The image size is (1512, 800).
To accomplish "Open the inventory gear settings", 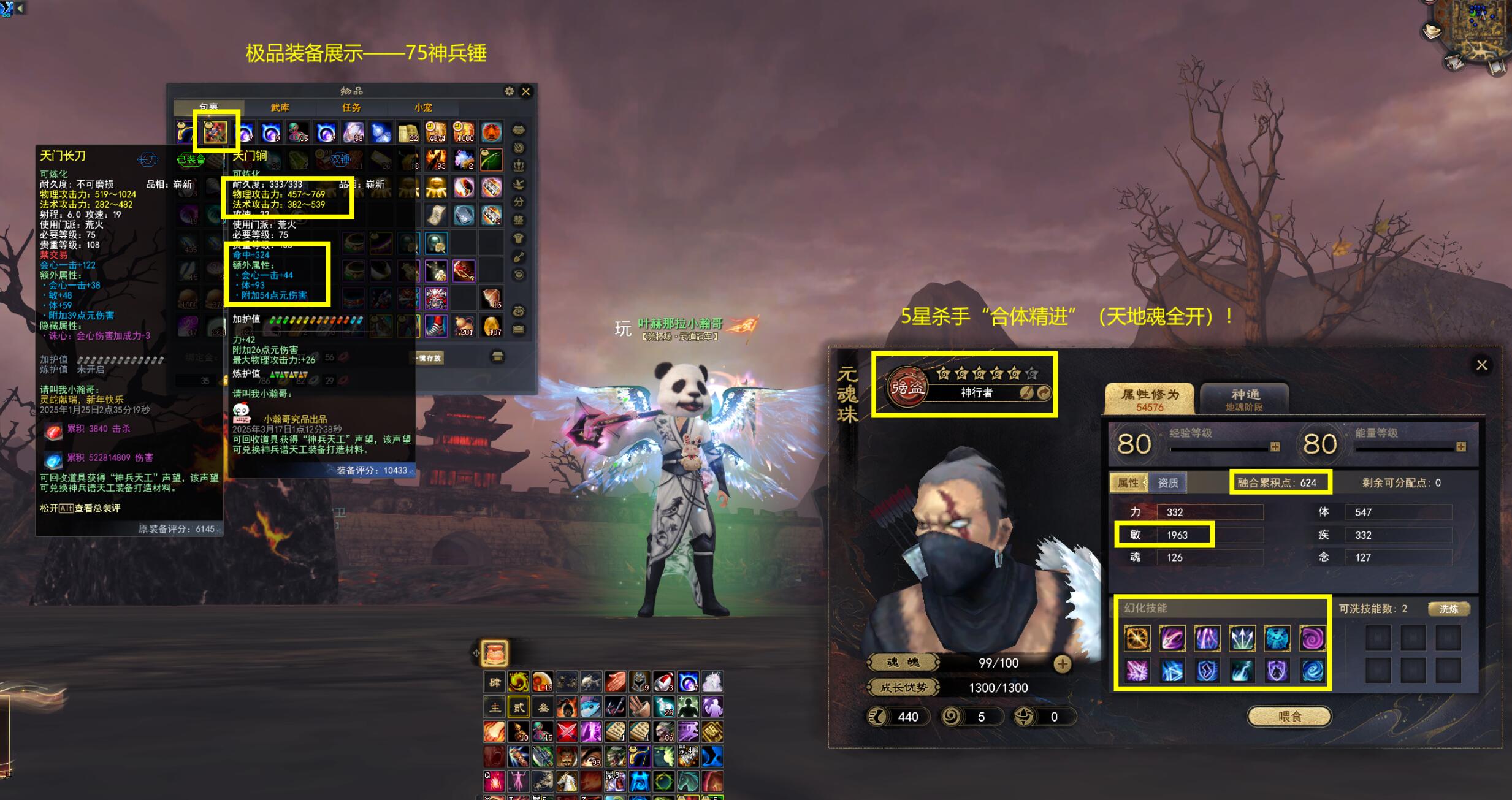I will coord(509,91).
